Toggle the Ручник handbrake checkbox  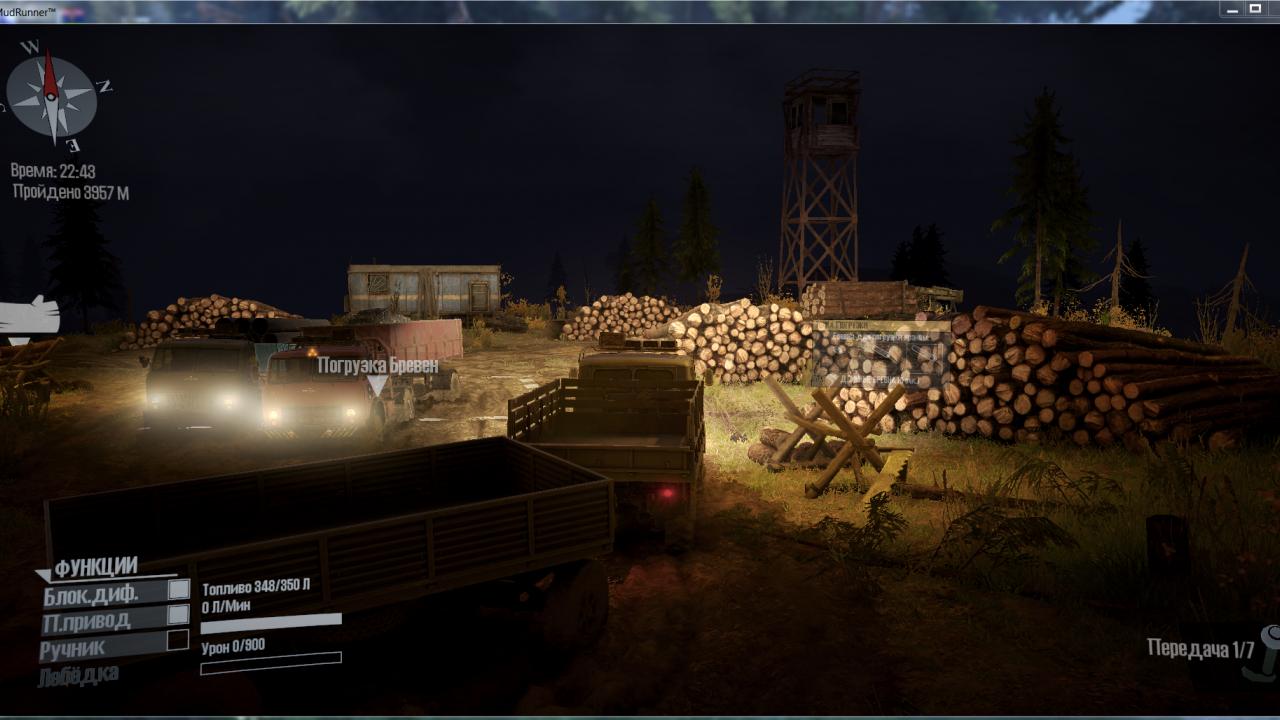pos(178,640)
